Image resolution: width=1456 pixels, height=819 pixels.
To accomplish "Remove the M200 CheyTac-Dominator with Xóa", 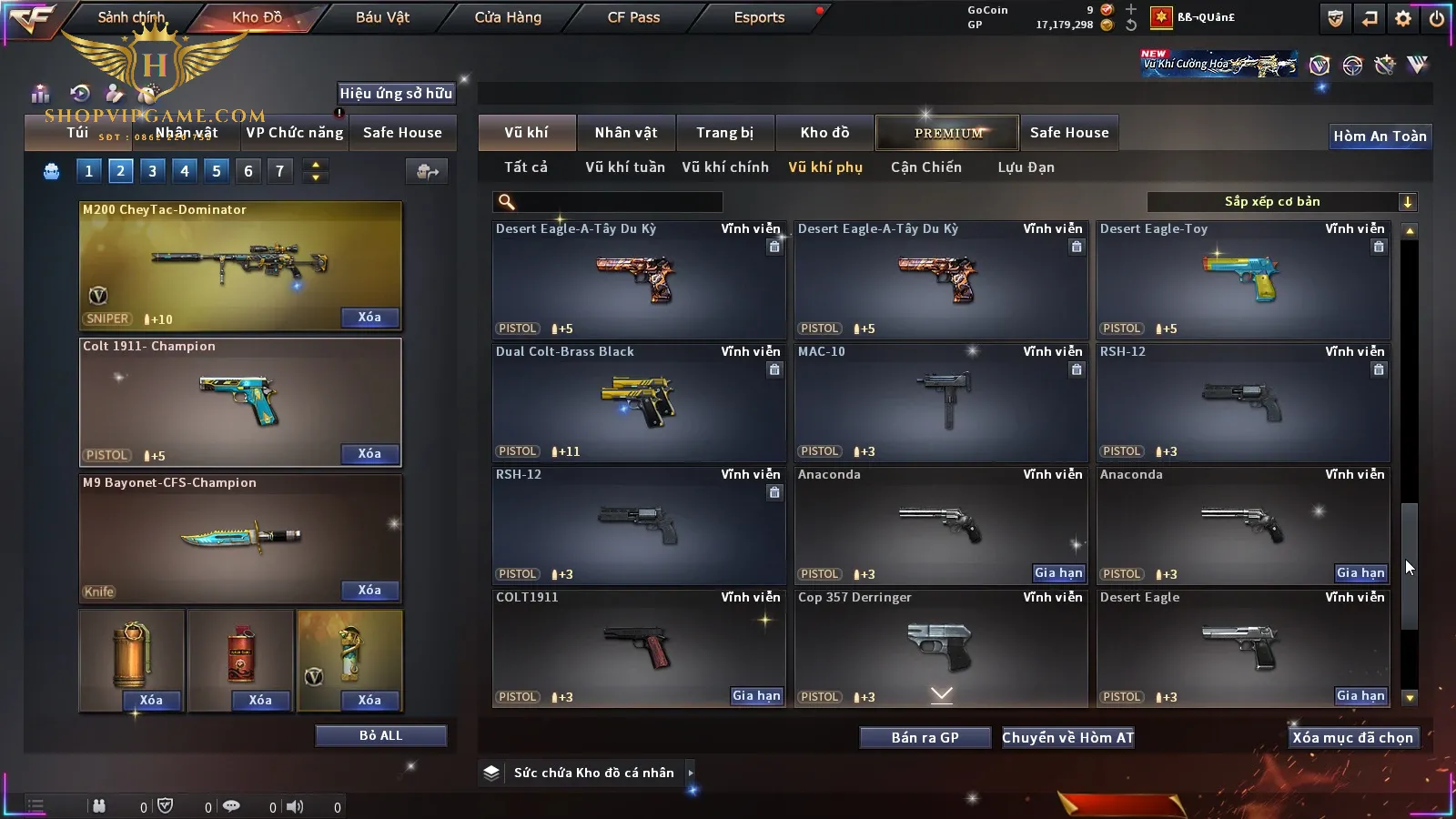I will coord(369,318).
